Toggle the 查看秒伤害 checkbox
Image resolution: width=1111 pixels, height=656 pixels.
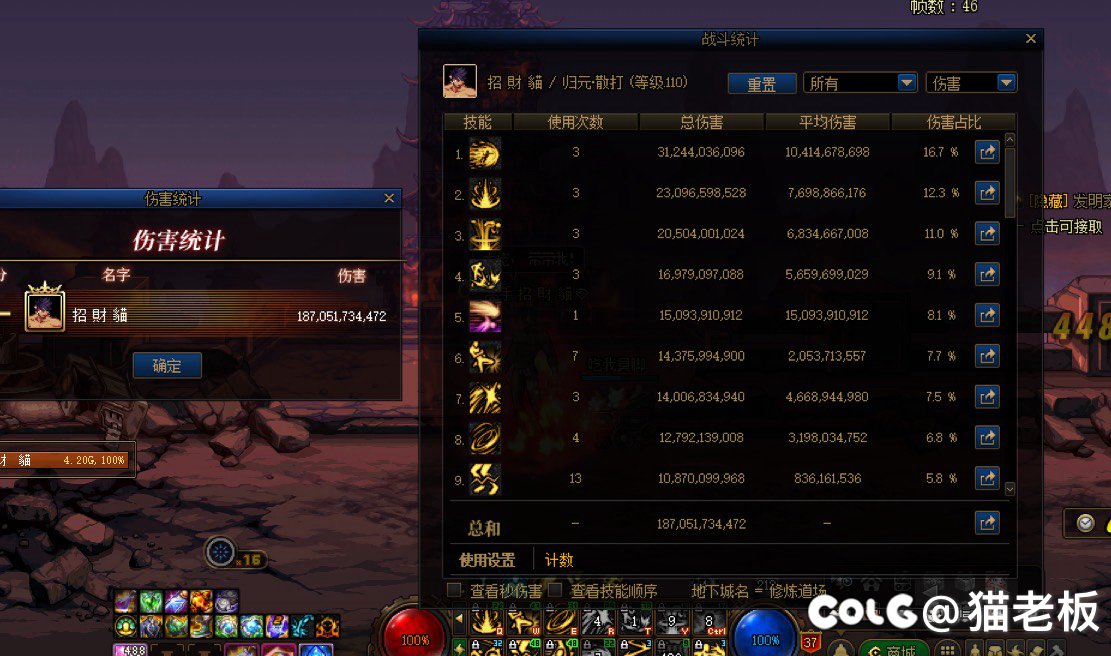[455, 590]
